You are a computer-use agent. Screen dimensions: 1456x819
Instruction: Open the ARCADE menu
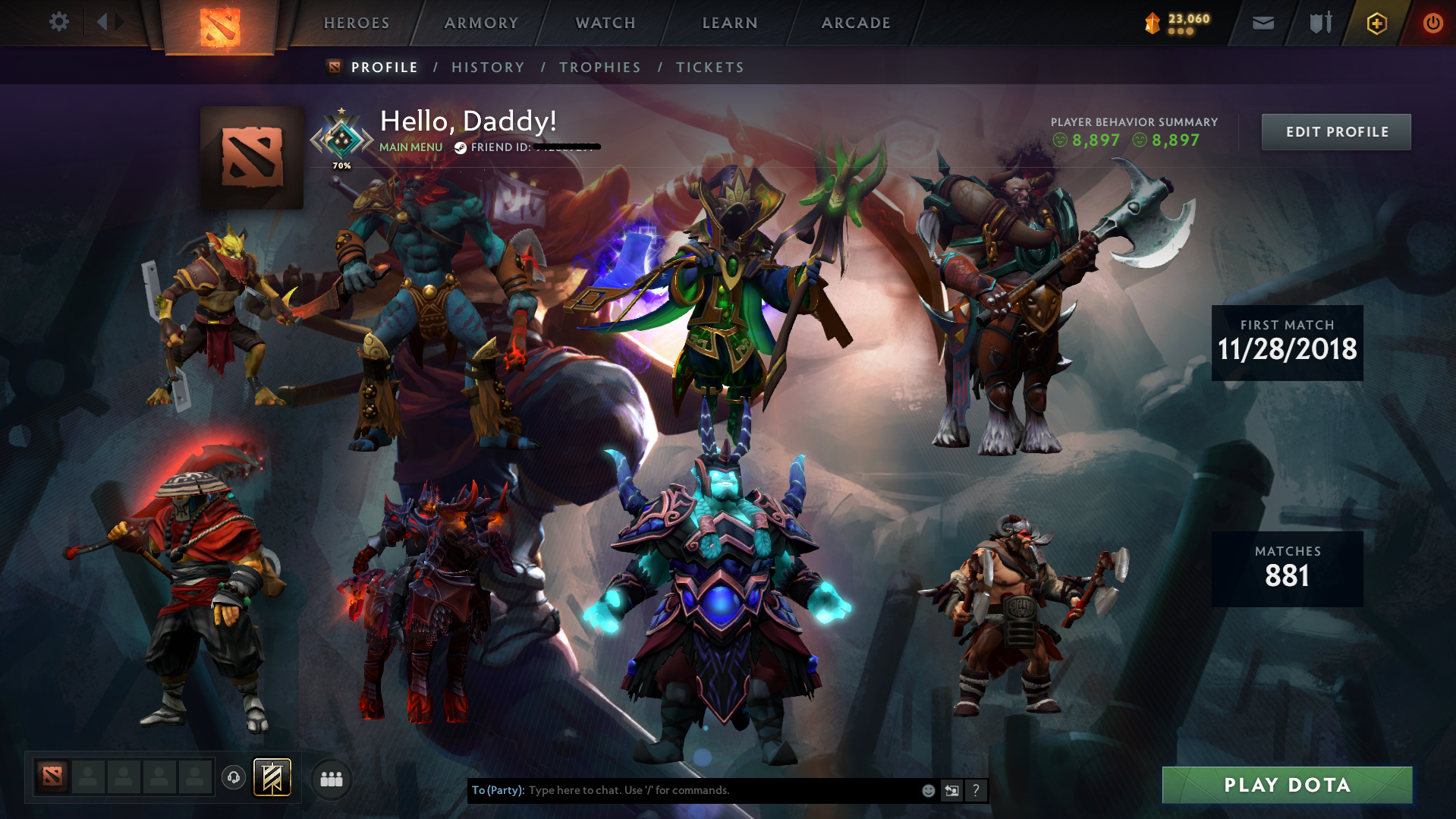[856, 23]
